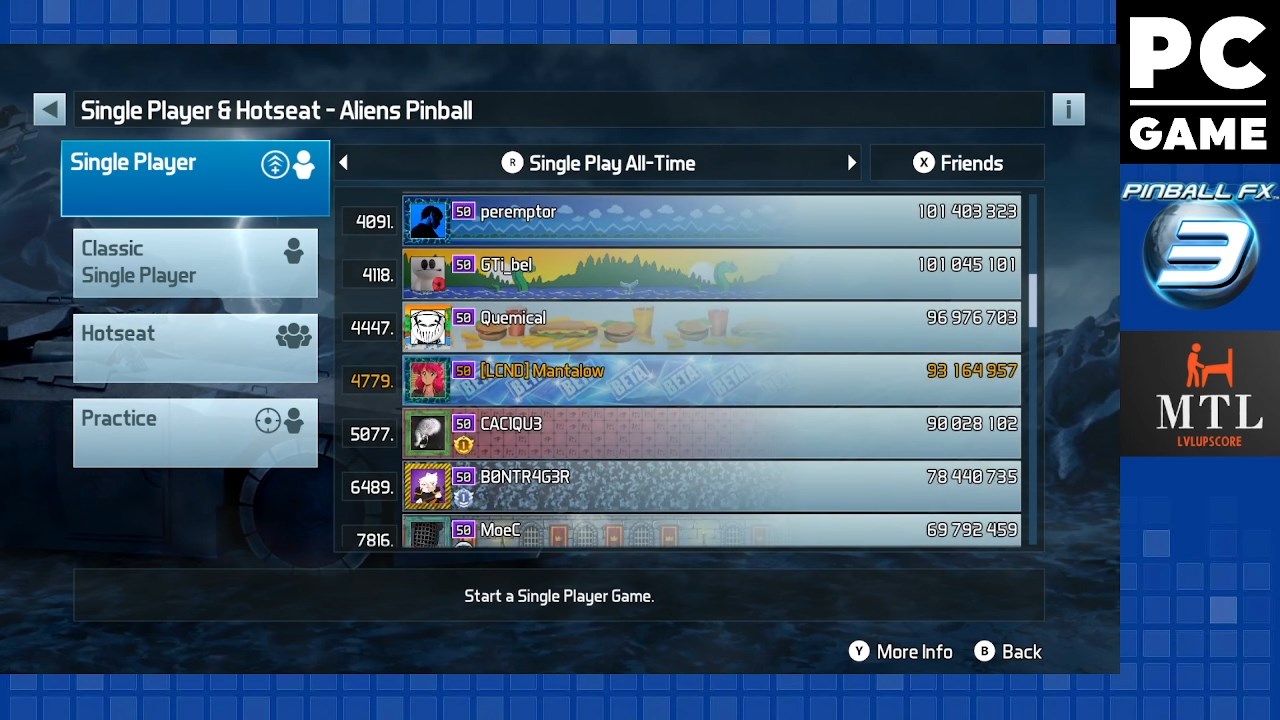Open More Info at the bottom
Screen dimensions: 1280x720
(x=901, y=652)
